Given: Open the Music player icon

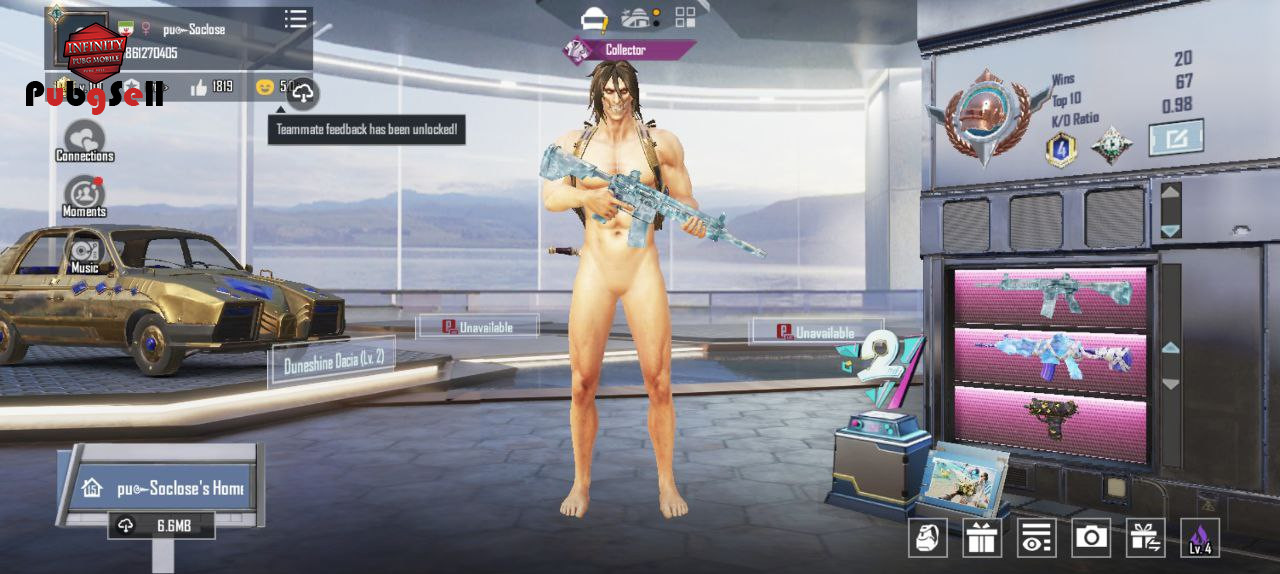Looking at the screenshot, I should click(84, 251).
